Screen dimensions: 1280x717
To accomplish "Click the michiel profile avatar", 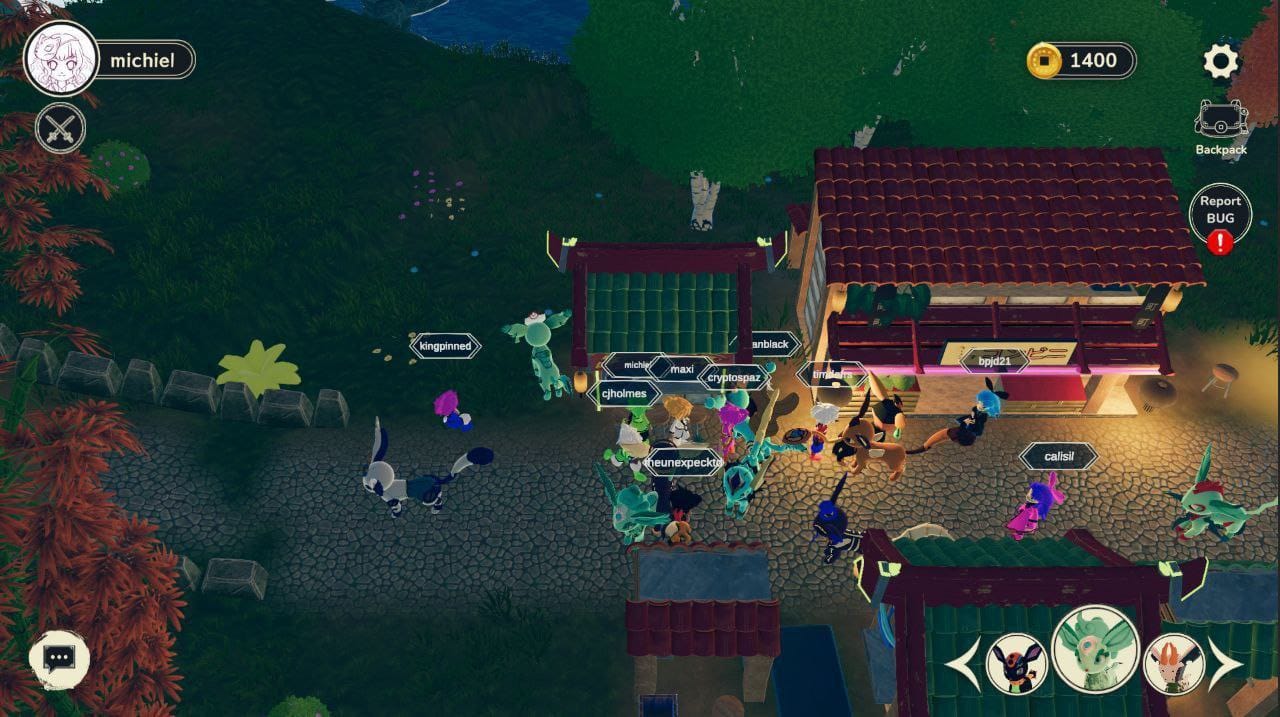I will pyautogui.click(x=61, y=59).
